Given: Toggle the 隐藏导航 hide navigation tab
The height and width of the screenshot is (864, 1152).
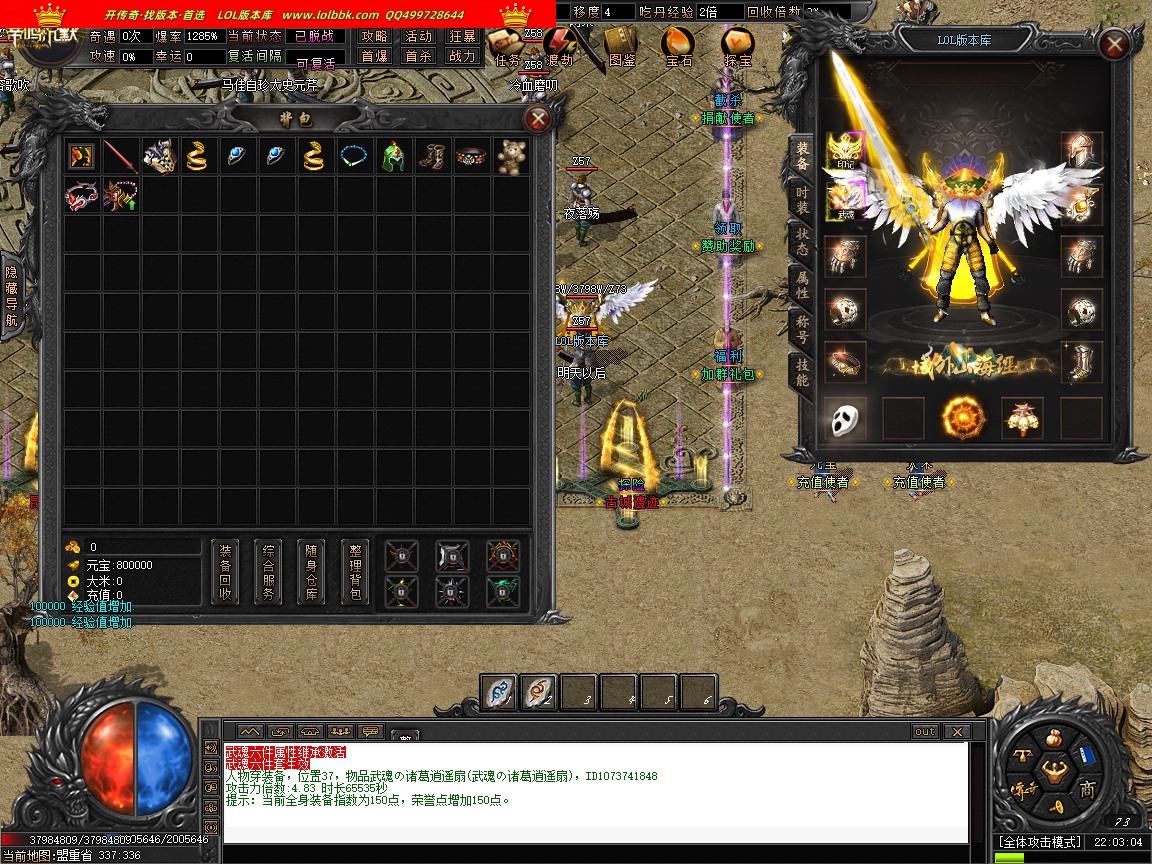Looking at the screenshot, I should [12, 297].
